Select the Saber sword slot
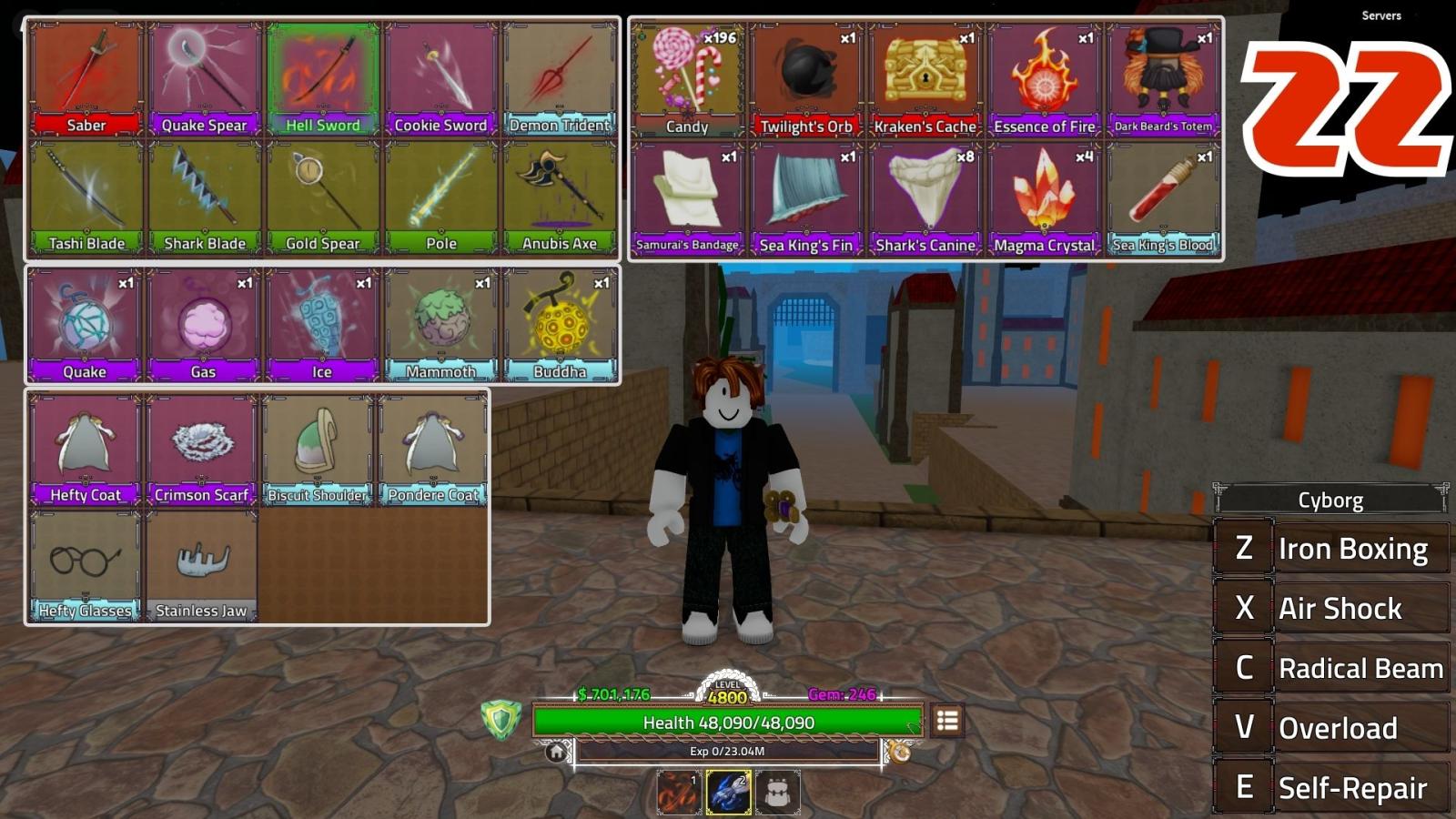The image size is (1456, 819). click(86, 79)
